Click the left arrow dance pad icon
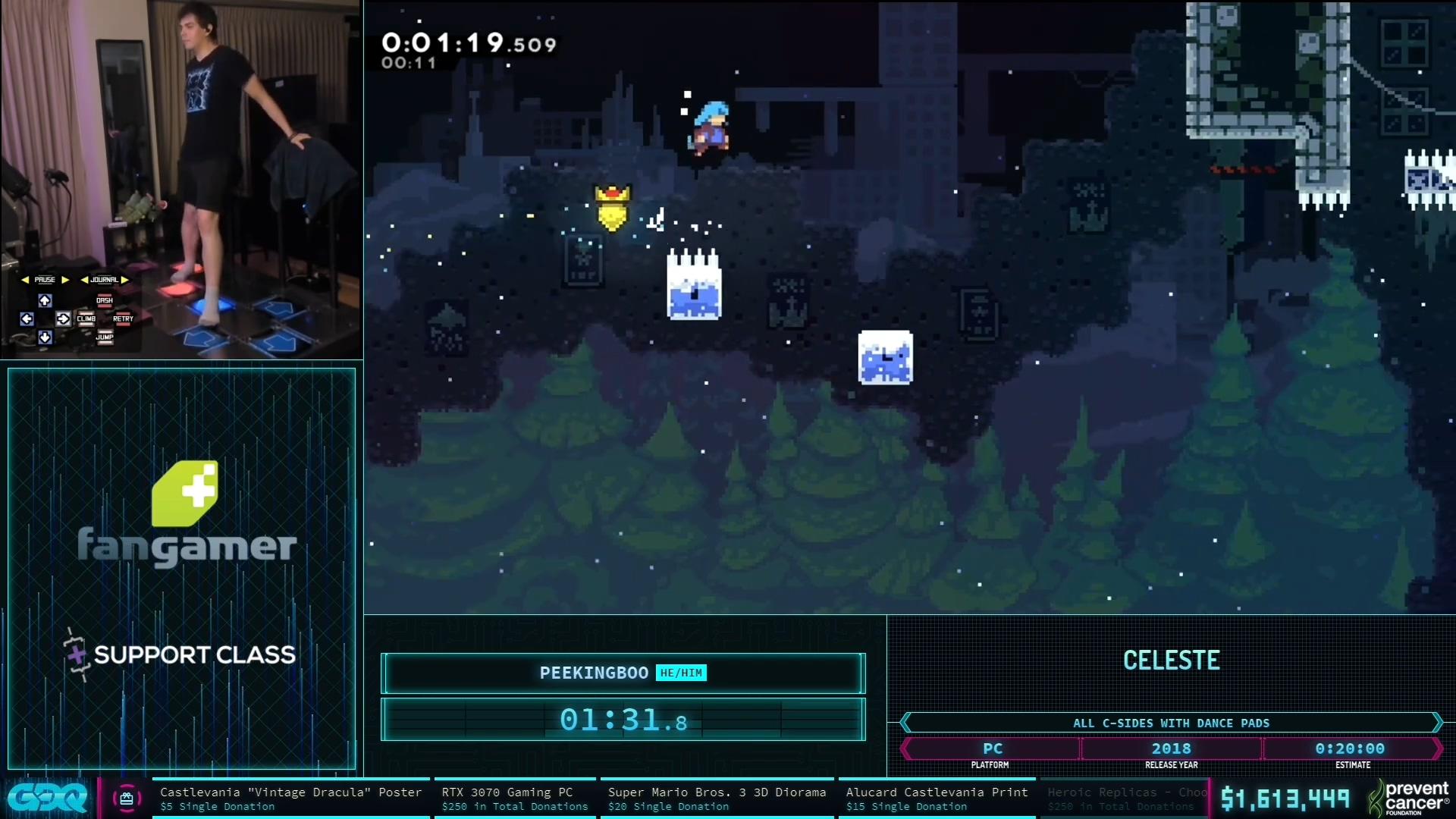The width and height of the screenshot is (1456, 819). point(27,320)
